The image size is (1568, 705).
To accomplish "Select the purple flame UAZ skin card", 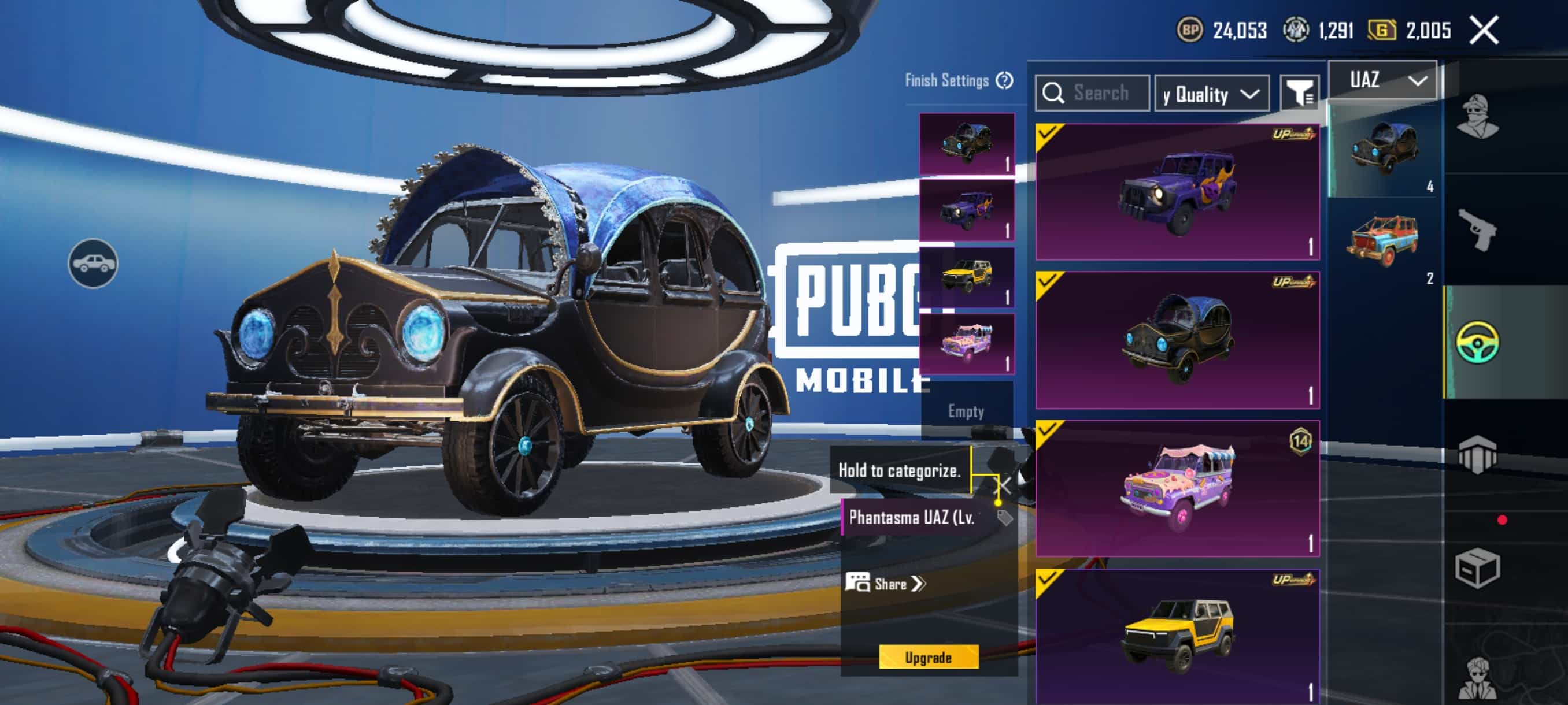I will [1177, 192].
